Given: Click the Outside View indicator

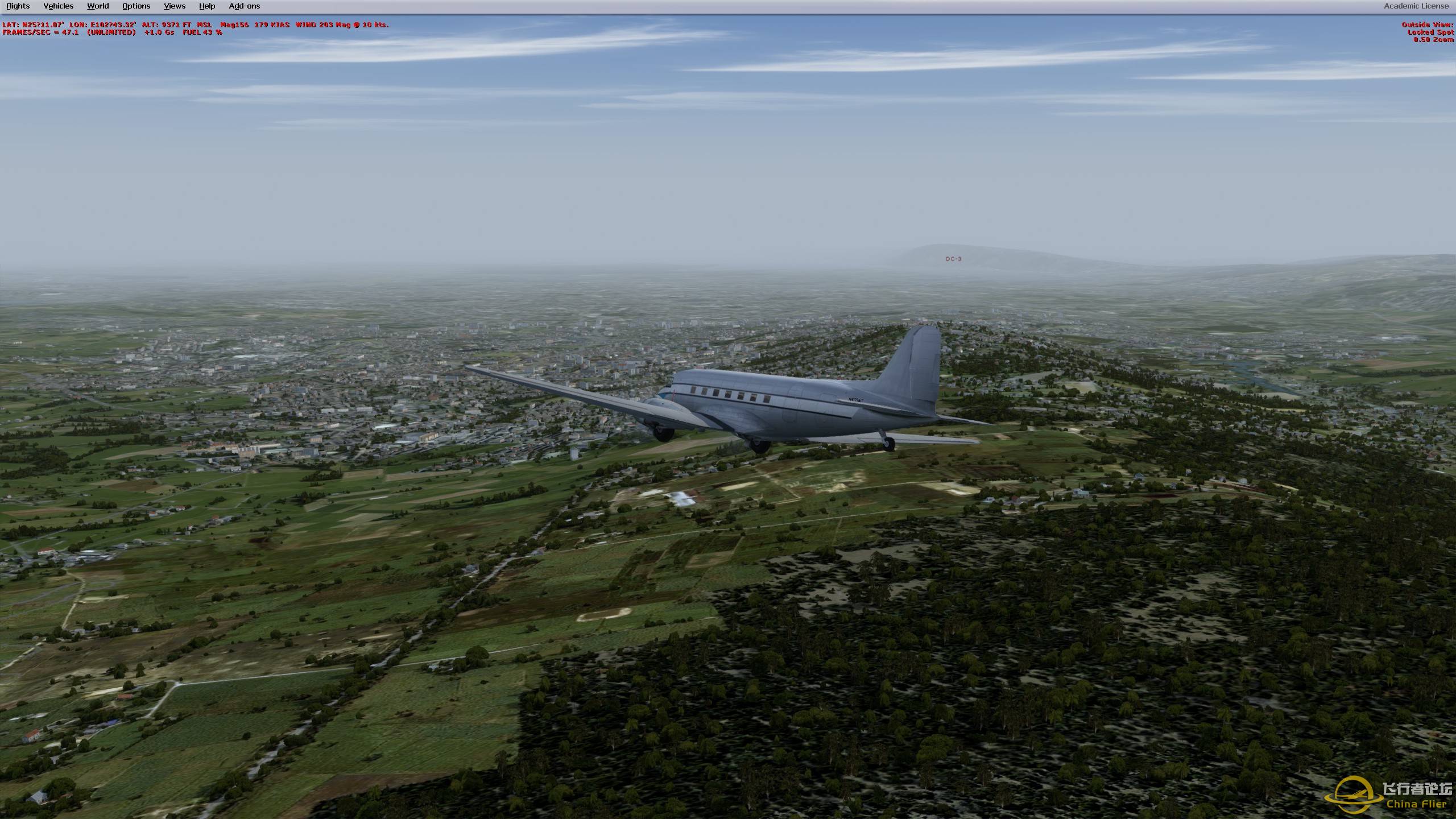Looking at the screenshot, I should coord(1426,24).
